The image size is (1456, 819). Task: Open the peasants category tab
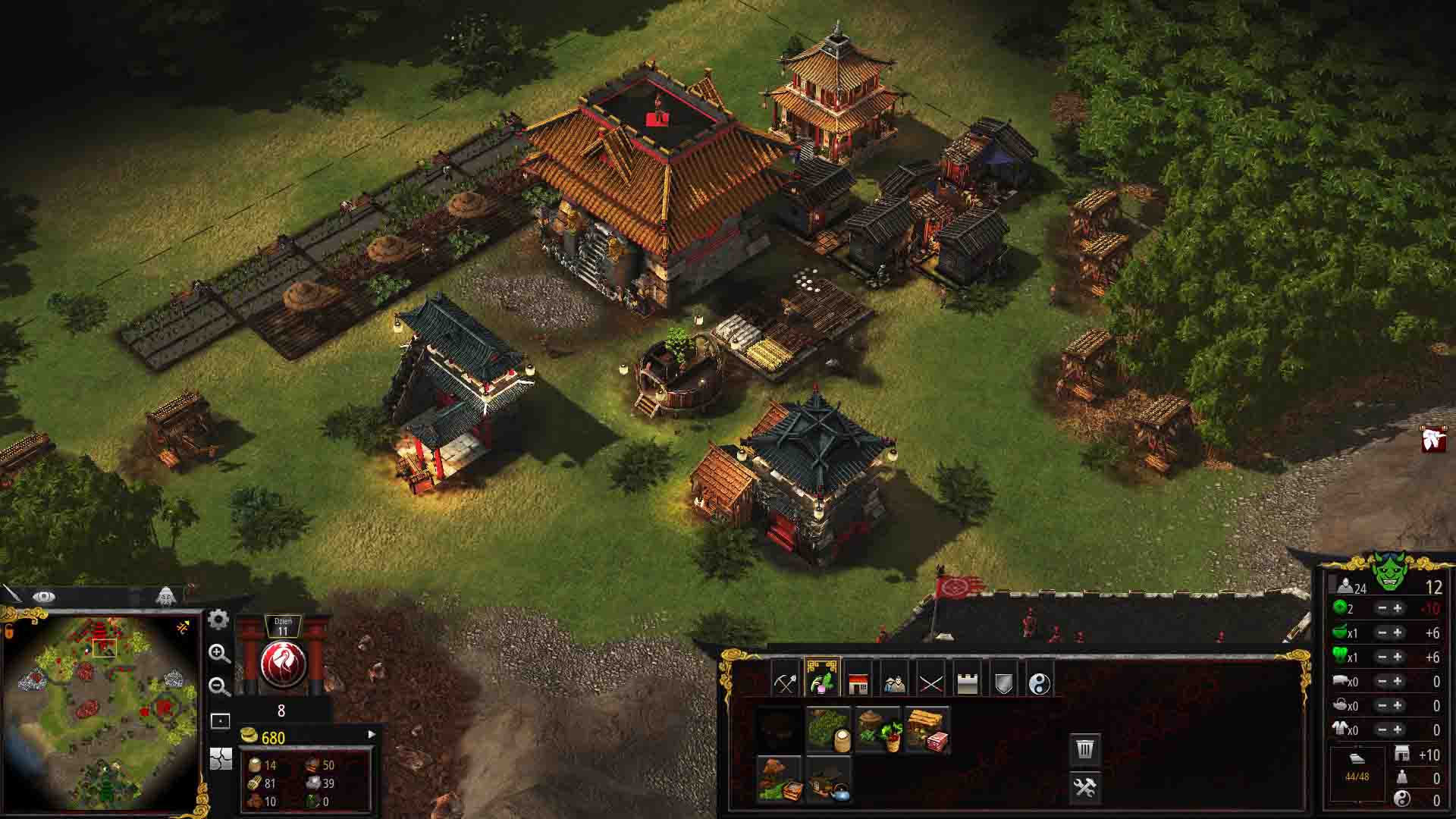click(x=894, y=682)
